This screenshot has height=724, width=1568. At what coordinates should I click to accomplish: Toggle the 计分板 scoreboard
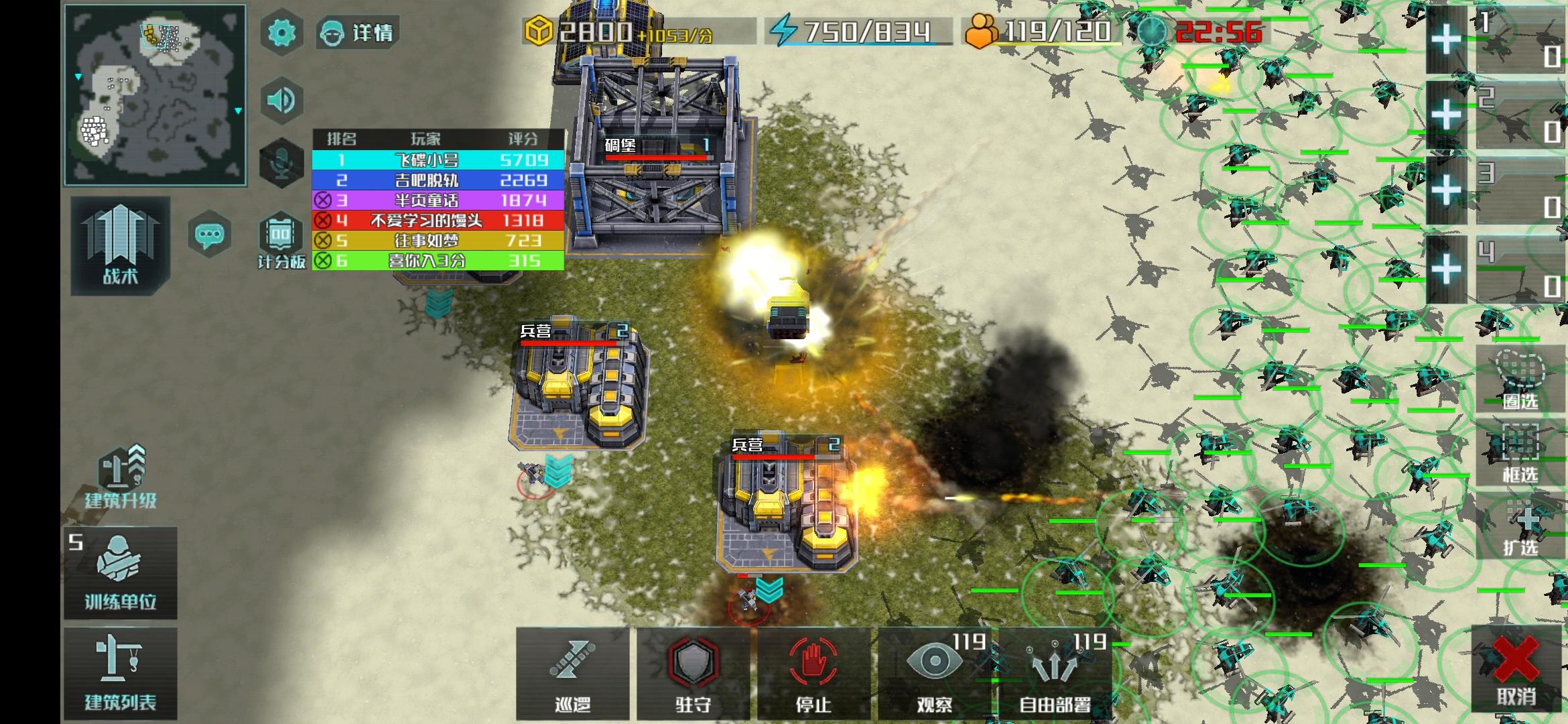pyautogui.click(x=281, y=241)
